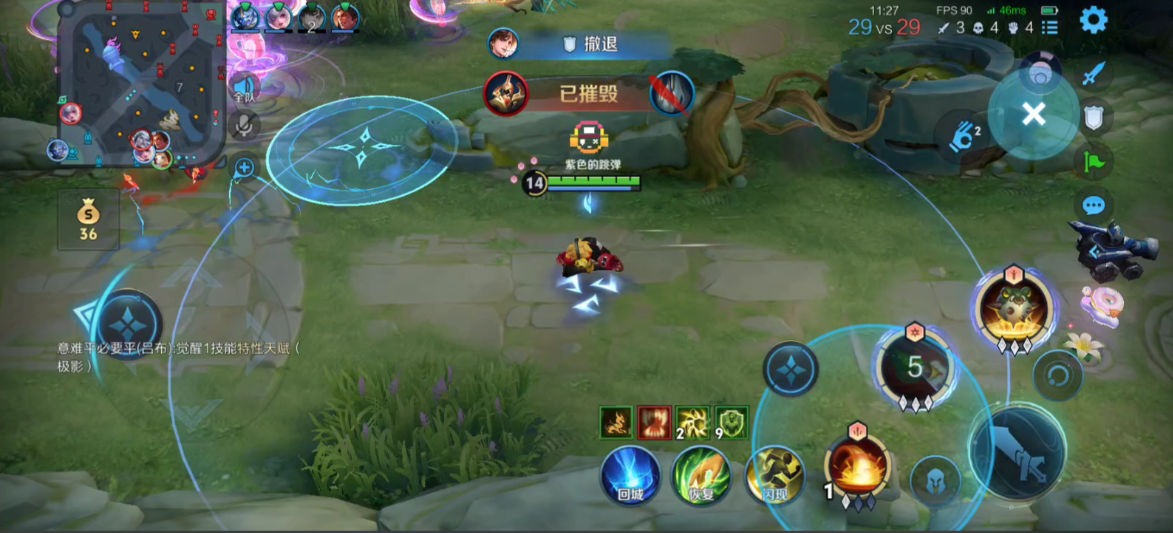Viewport: 1173px width, 533px height.
Task: Toggle the 全队 team voice speaker
Action: [x=243, y=90]
